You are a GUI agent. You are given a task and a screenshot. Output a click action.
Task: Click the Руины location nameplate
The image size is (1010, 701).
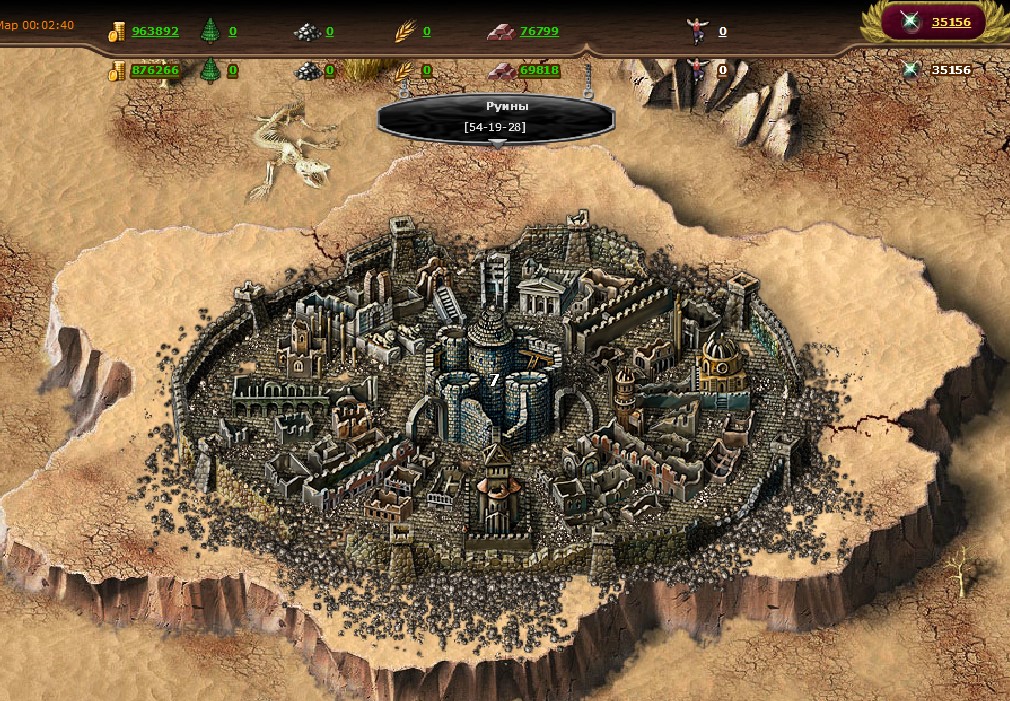(495, 116)
